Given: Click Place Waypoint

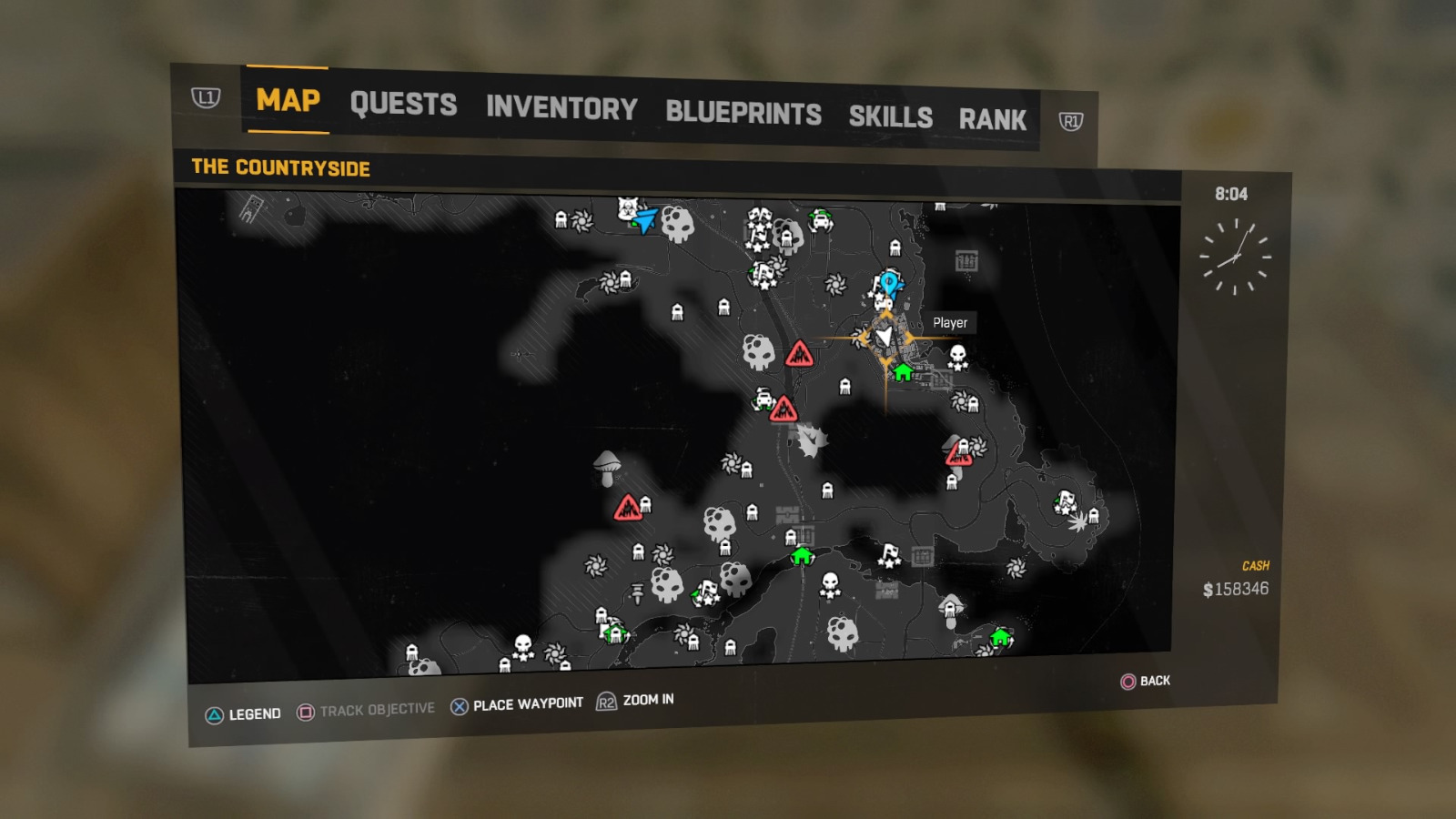Looking at the screenshot, I should tap(526, 702).
